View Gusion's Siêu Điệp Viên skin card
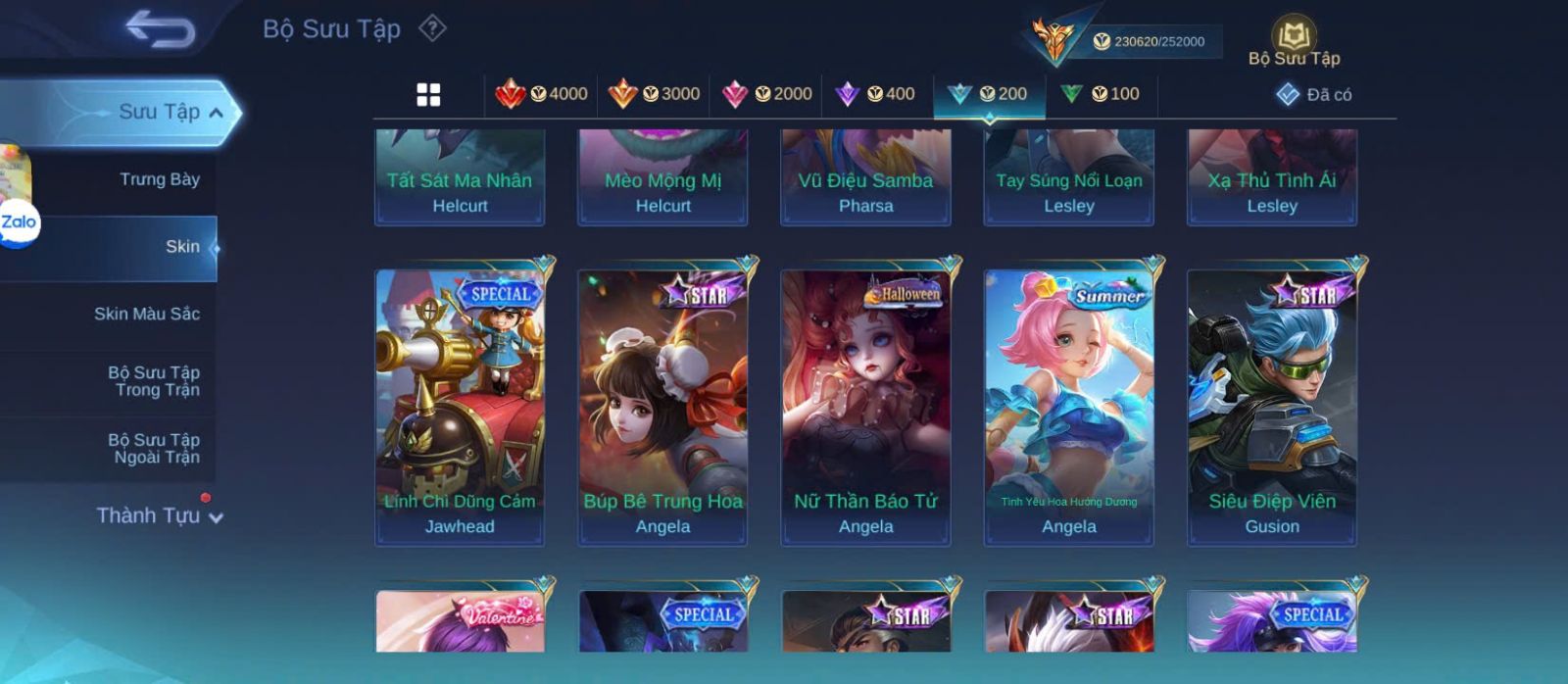Image resolution: width=1568 pixels, height=684 pixels. pos(1272,407)
